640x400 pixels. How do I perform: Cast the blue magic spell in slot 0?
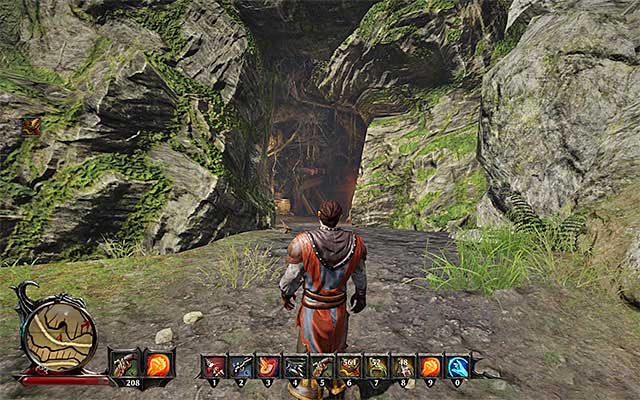[x=457, y=366]
